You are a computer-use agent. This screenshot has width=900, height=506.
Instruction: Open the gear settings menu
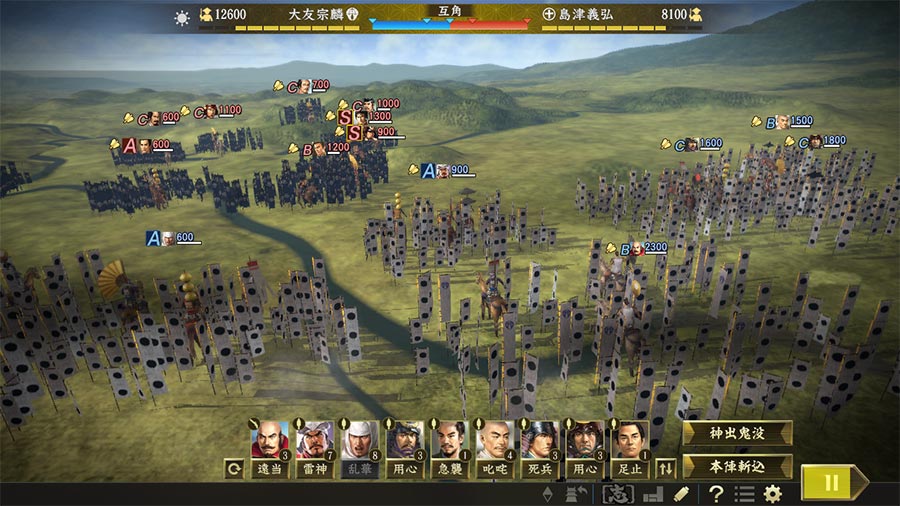coord(772,494)
